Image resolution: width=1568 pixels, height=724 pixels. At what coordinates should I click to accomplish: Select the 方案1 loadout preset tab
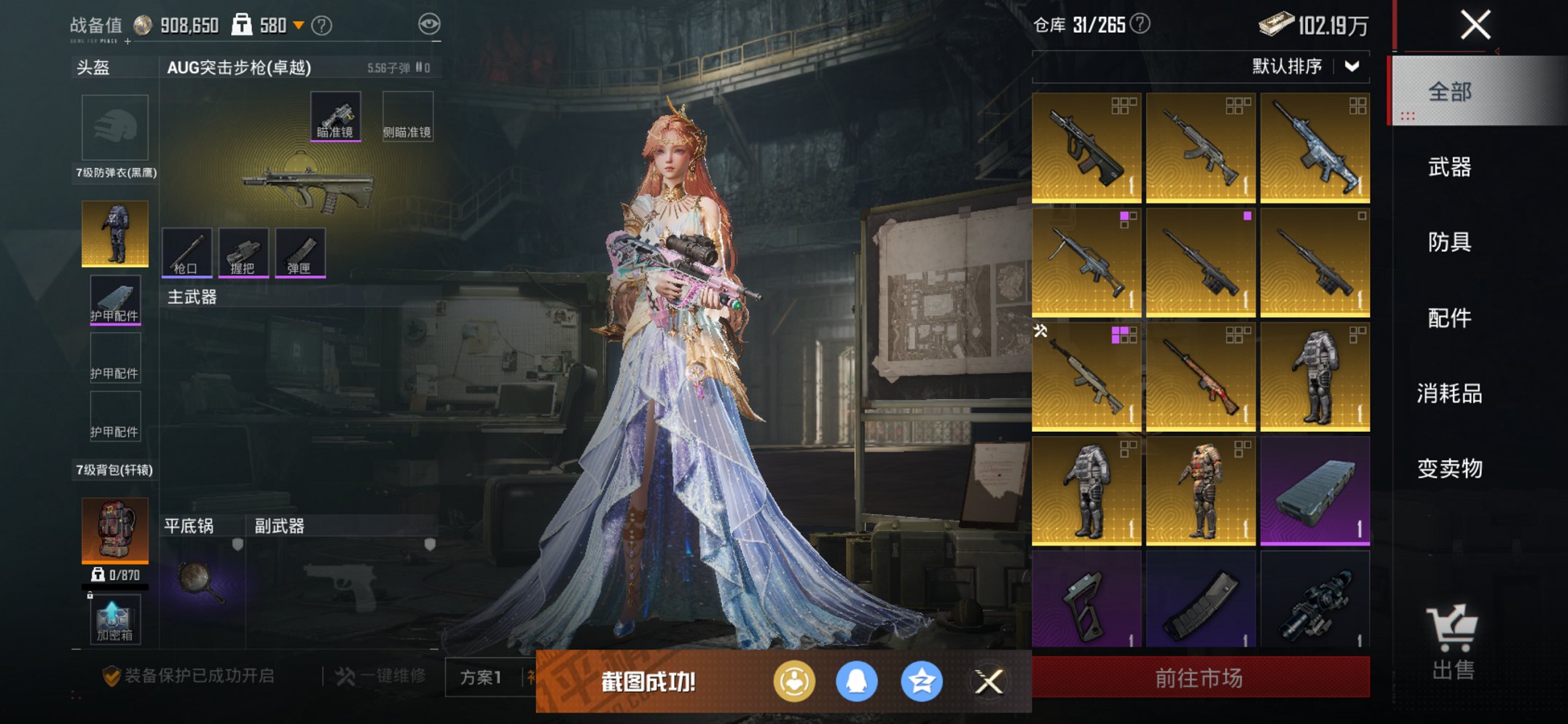tap(480, 678)
